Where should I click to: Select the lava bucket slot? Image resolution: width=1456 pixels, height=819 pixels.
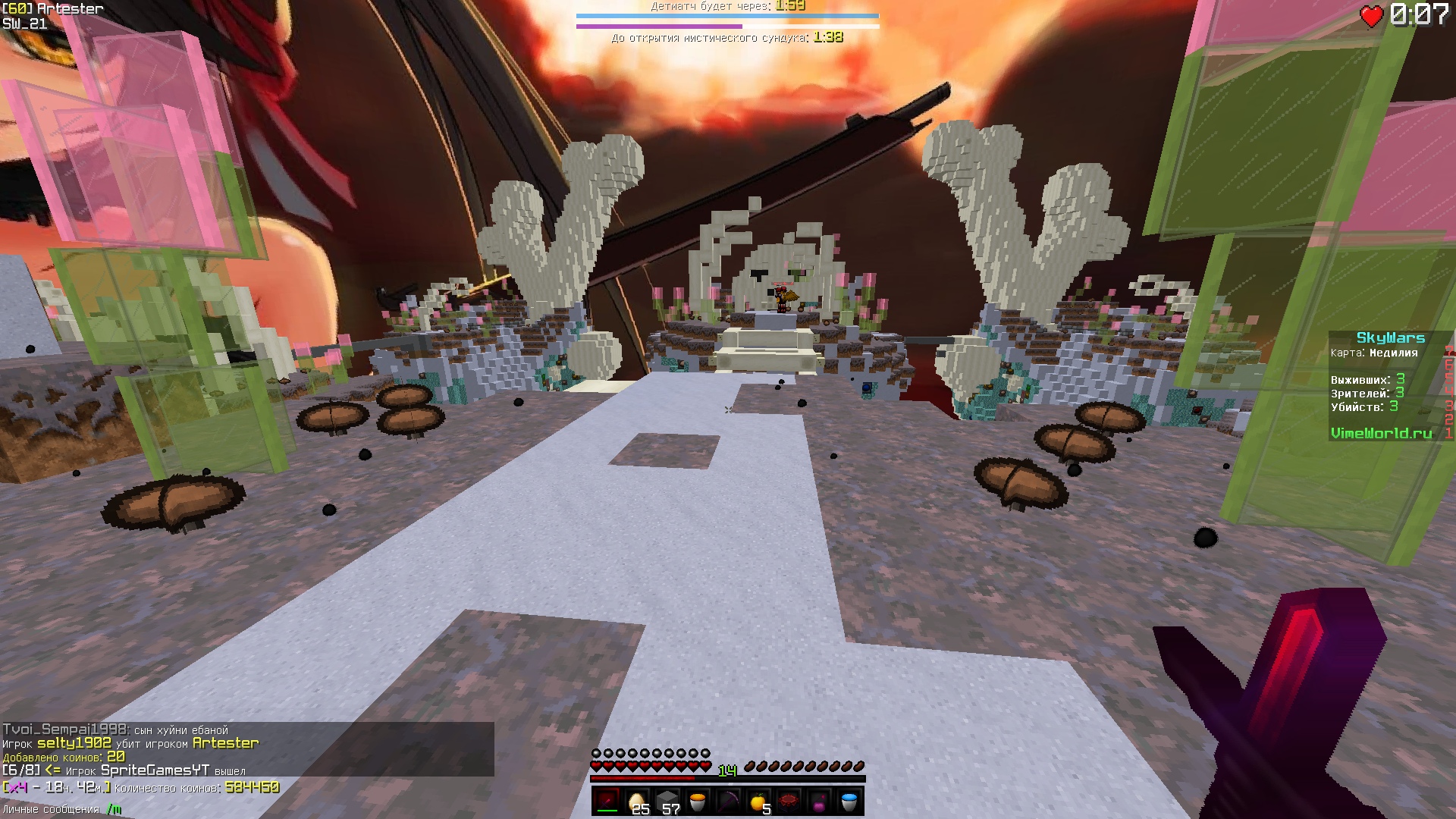point(698,802)
